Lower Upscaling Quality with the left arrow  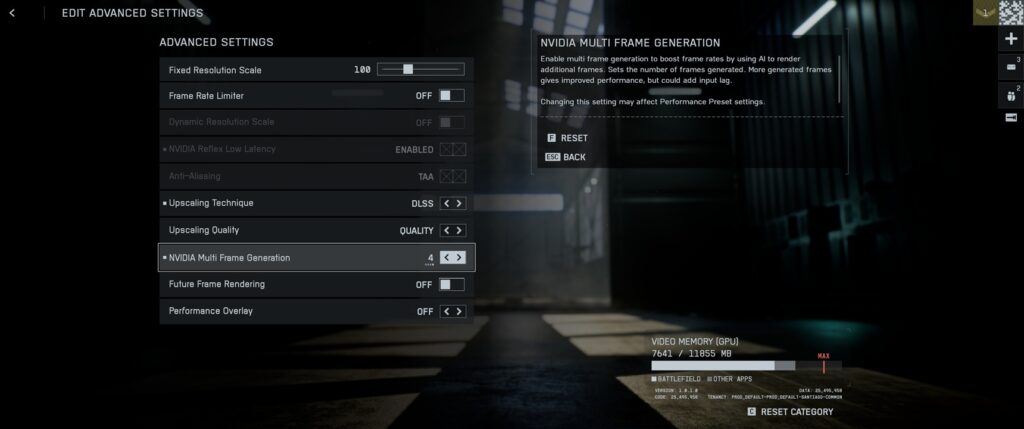tap(446, 230)
